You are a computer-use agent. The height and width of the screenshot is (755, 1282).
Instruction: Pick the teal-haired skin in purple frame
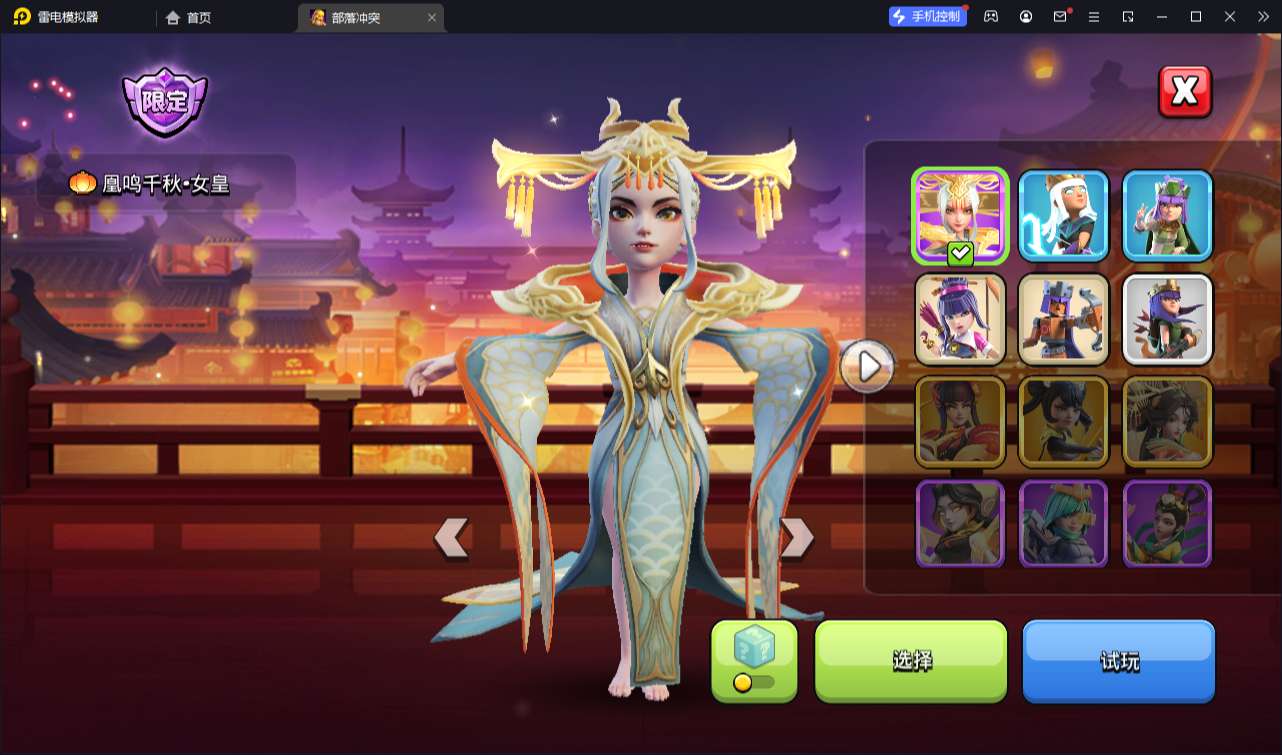[1064, 524]
